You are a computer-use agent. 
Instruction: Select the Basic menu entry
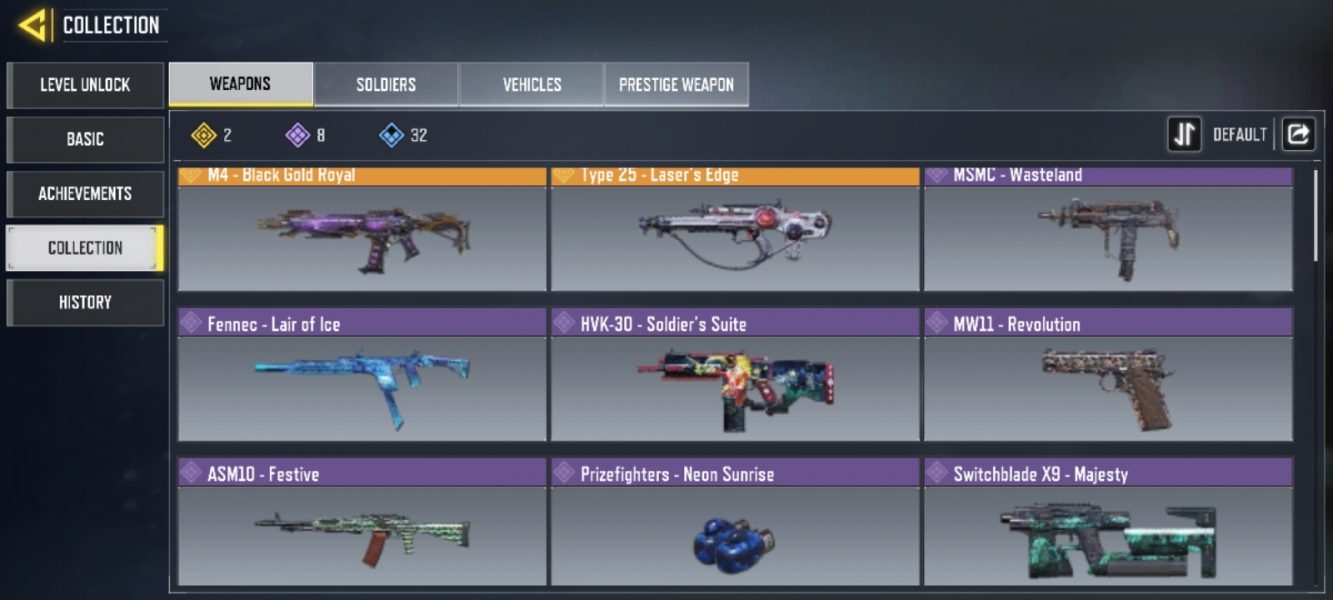tap(85, 139)
